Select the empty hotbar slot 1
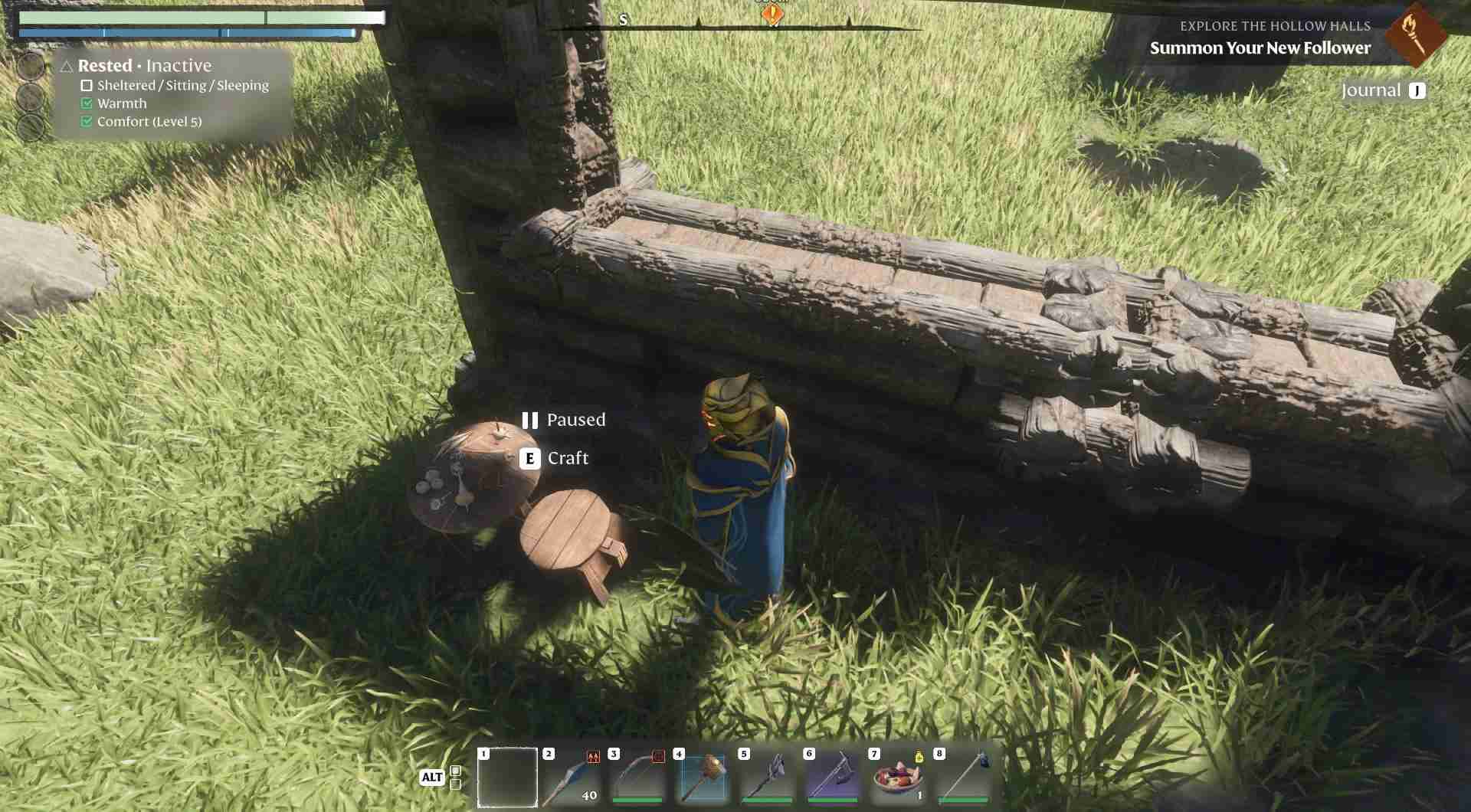The width and height of the screenshot is (1471, 812). pyautogui.click(x=507, y=777)
